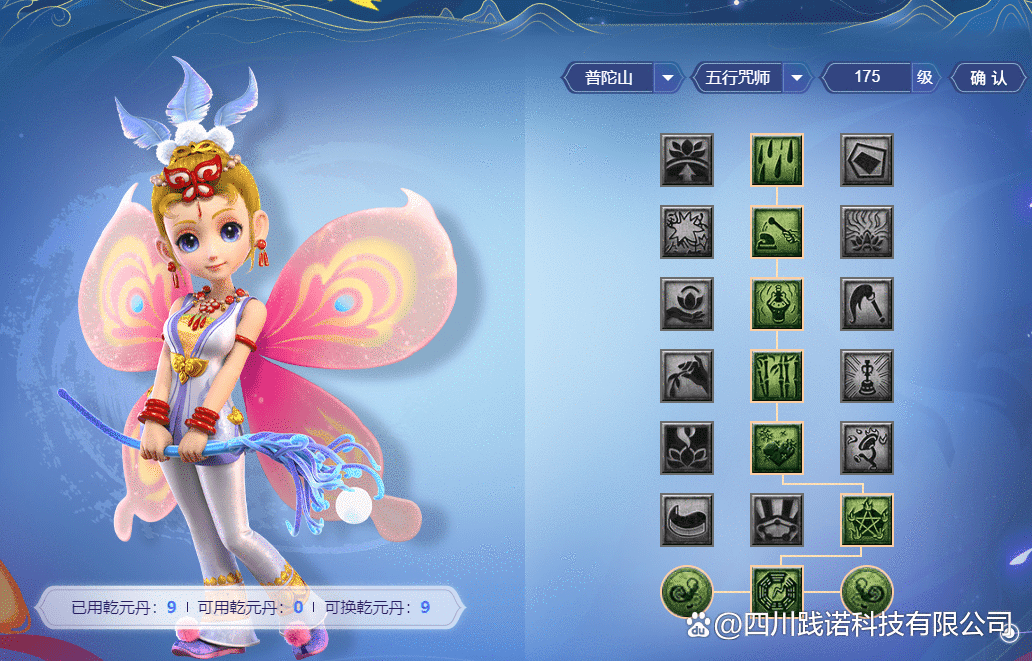Select the green bagua octagon node
This screenshot has height=661, width=1032.
777,591
